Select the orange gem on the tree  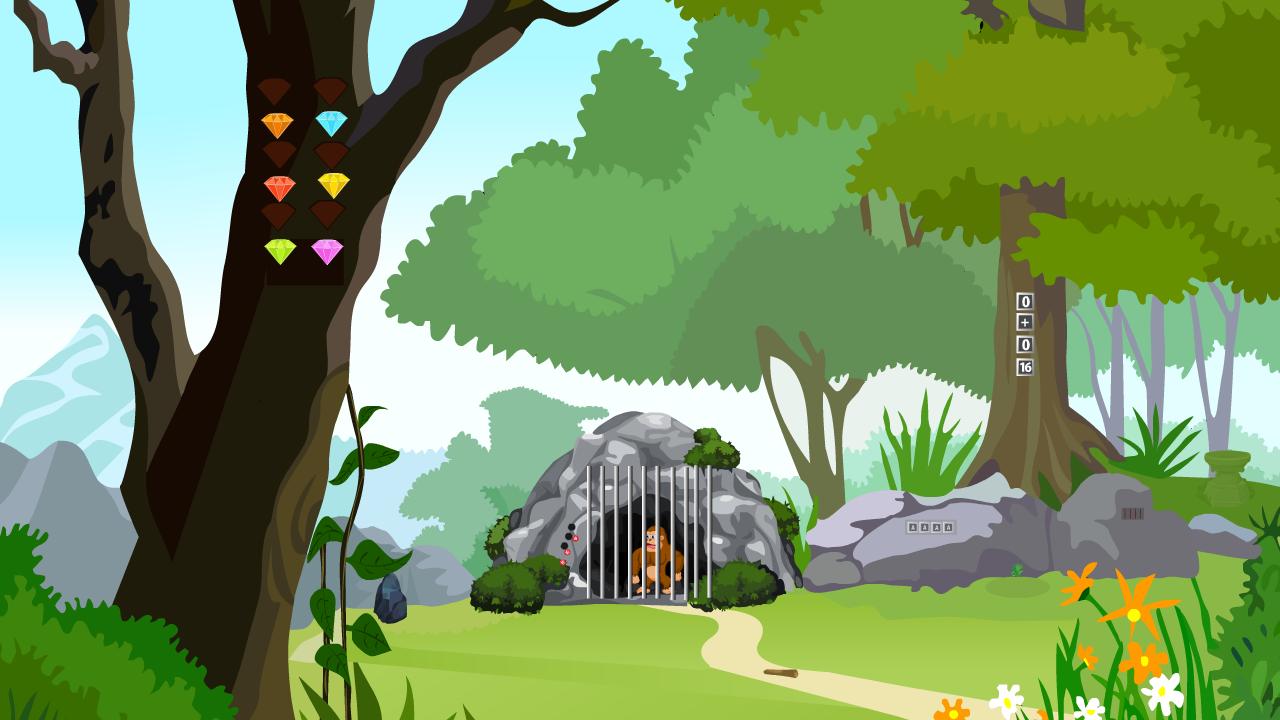coord(277,125)
